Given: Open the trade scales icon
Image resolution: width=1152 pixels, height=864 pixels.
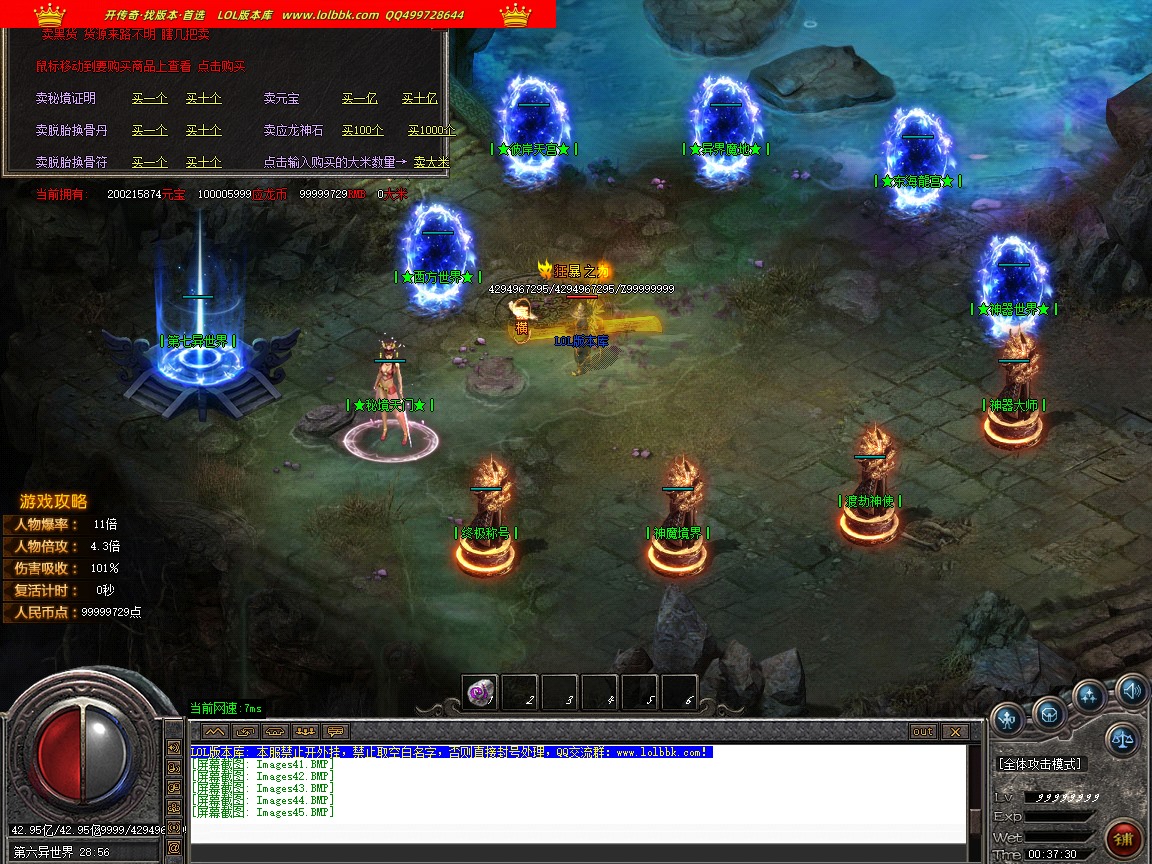Looking at the screenshot, I should 1122,740.
